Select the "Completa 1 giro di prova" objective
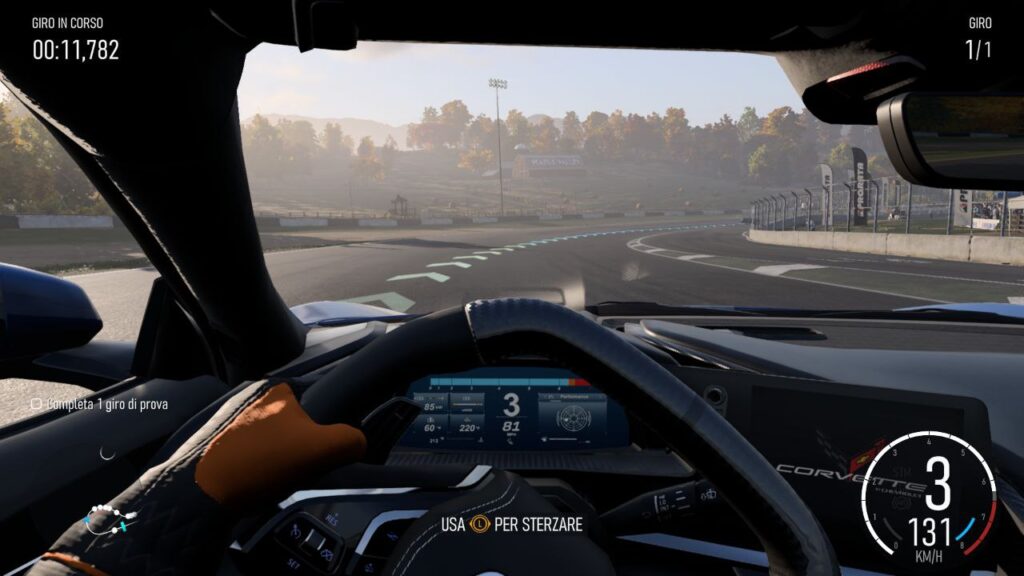This screenshot has height=576, width=1024. pos(99,404)
